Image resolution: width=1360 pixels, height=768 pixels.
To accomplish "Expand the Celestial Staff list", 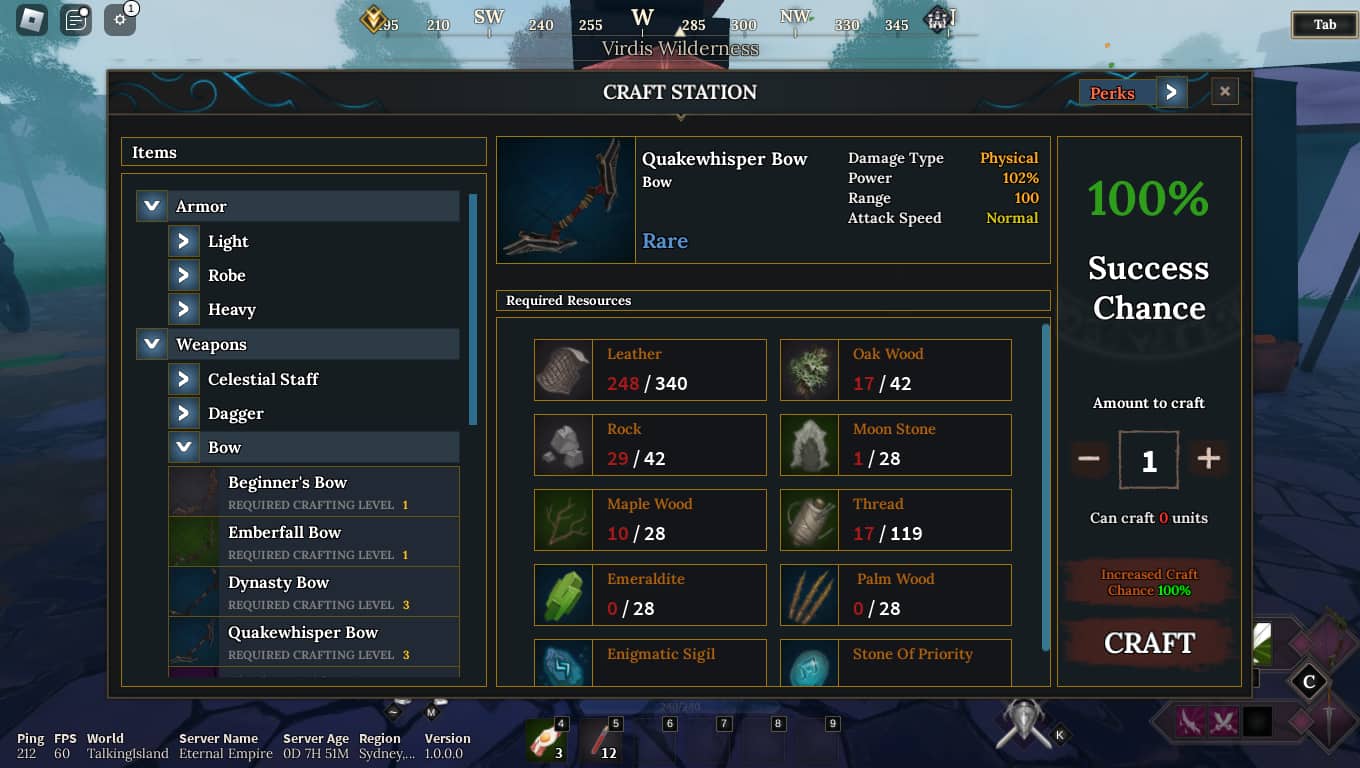I will tap(183, 379).
